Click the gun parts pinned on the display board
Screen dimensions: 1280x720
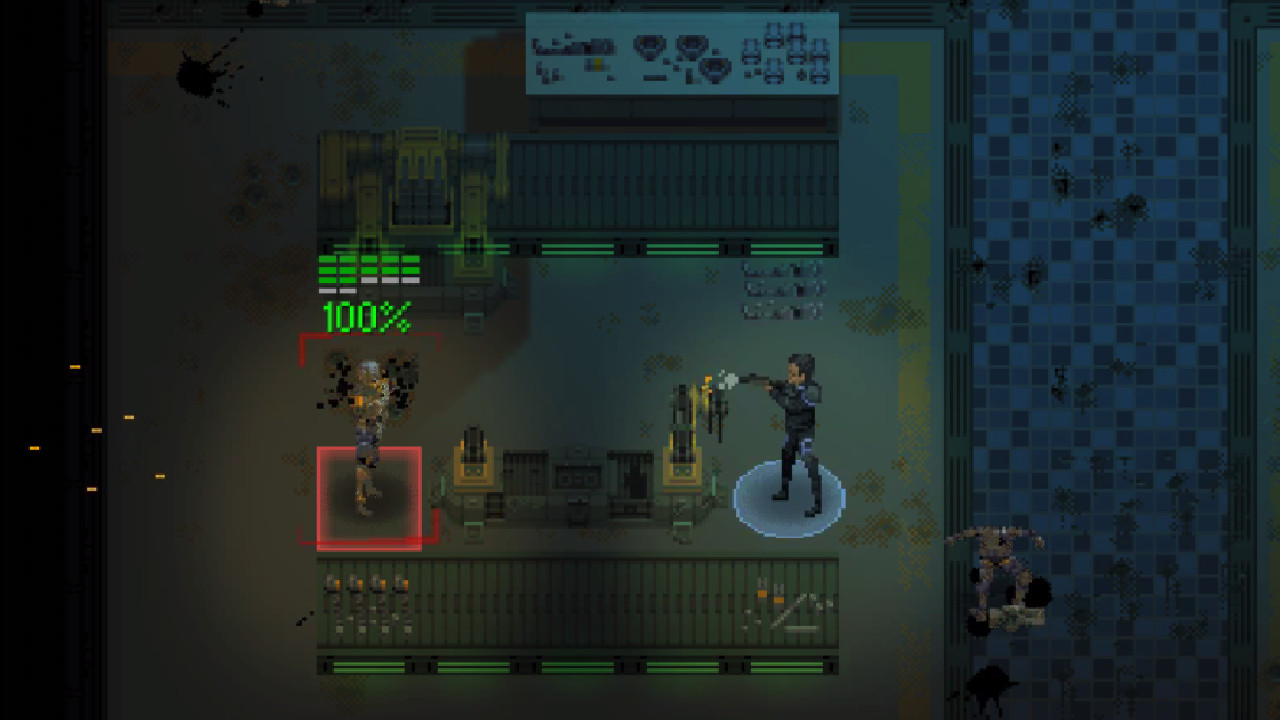575,45
